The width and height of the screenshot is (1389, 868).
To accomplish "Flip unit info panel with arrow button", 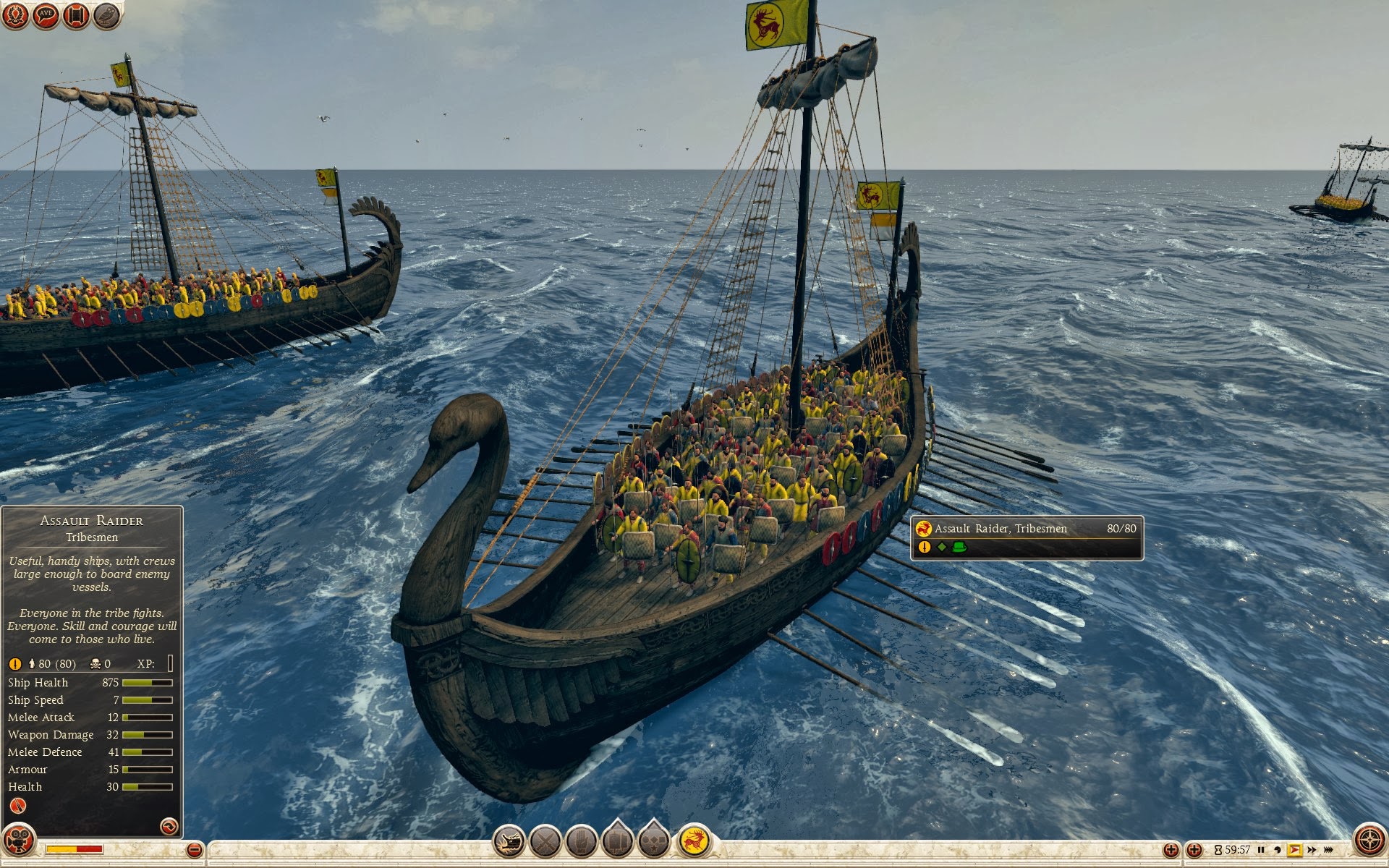I will (169, 826).
